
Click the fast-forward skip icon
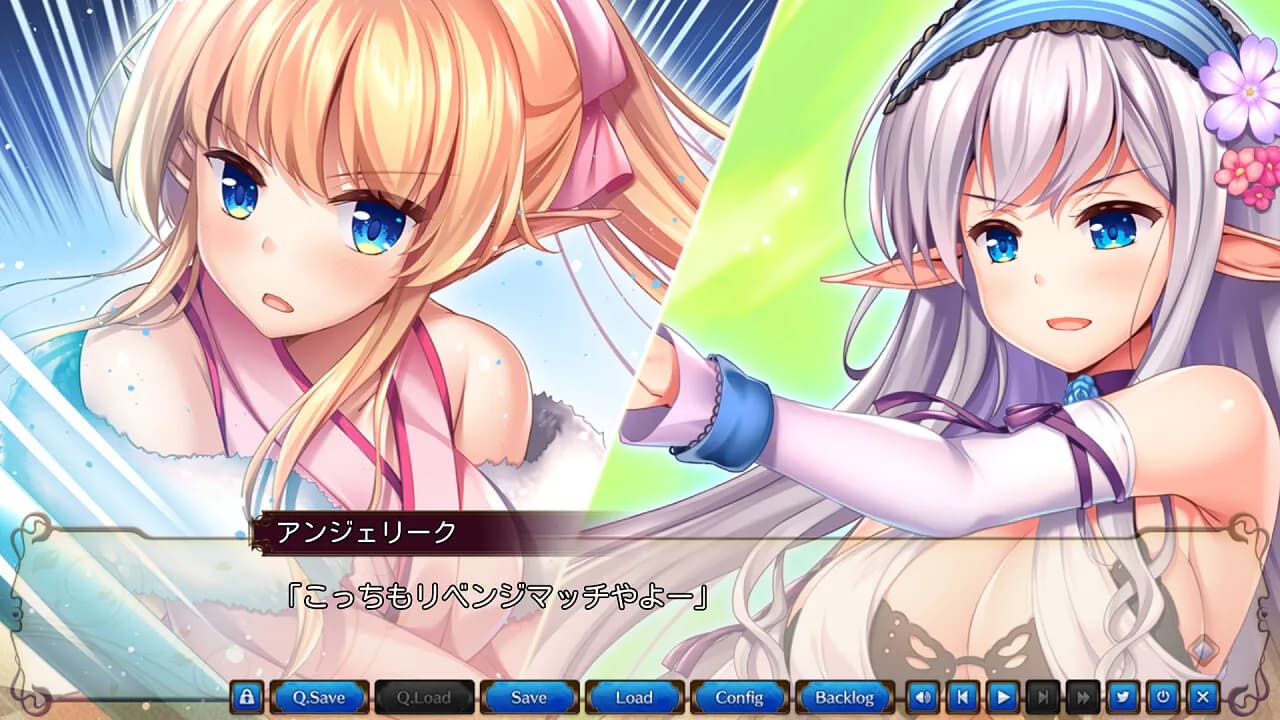[x=1081, y=697]
